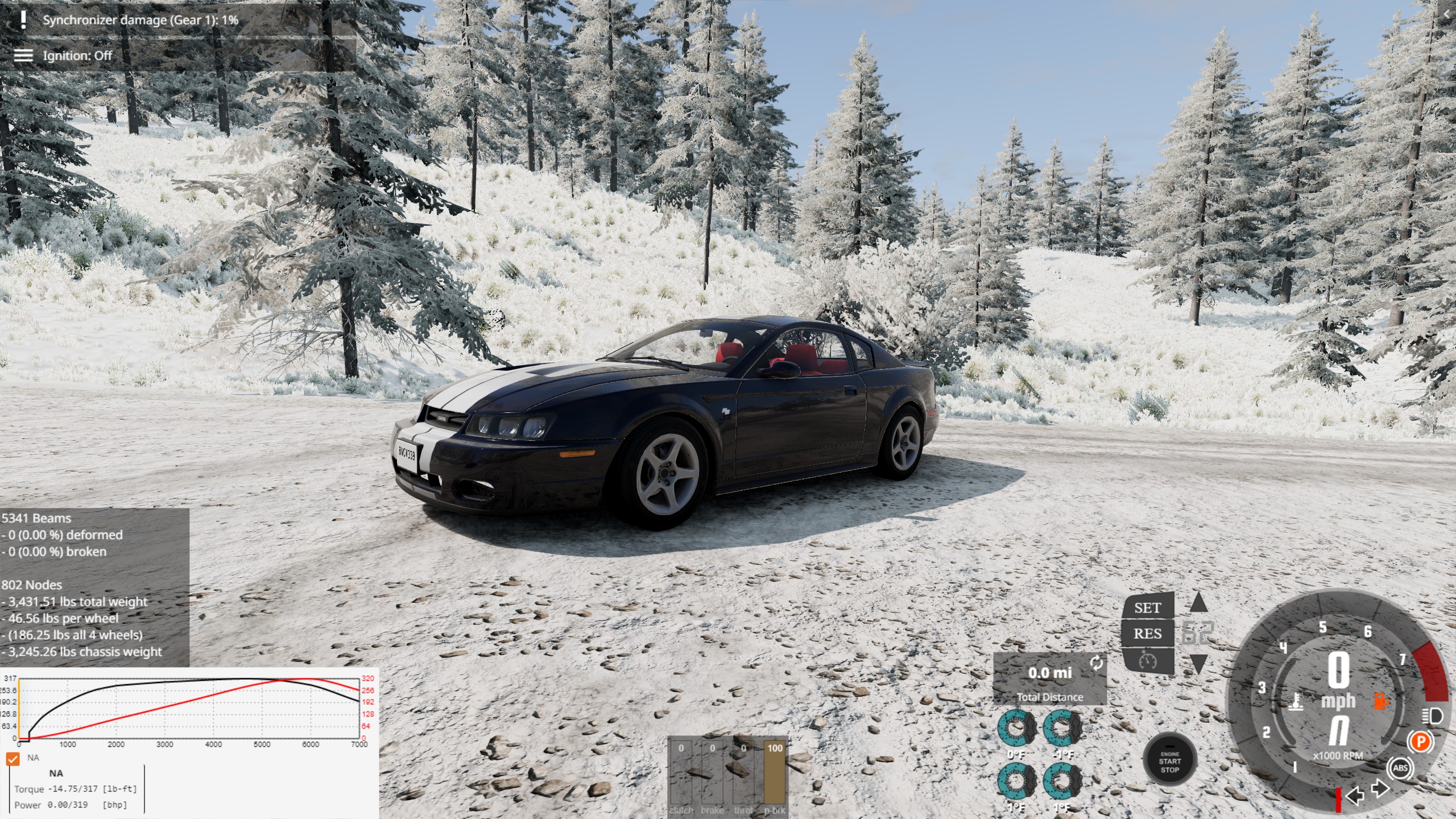
Task: Increase cruise speed with the up arrow
Action: click(x=1198, y=603)
